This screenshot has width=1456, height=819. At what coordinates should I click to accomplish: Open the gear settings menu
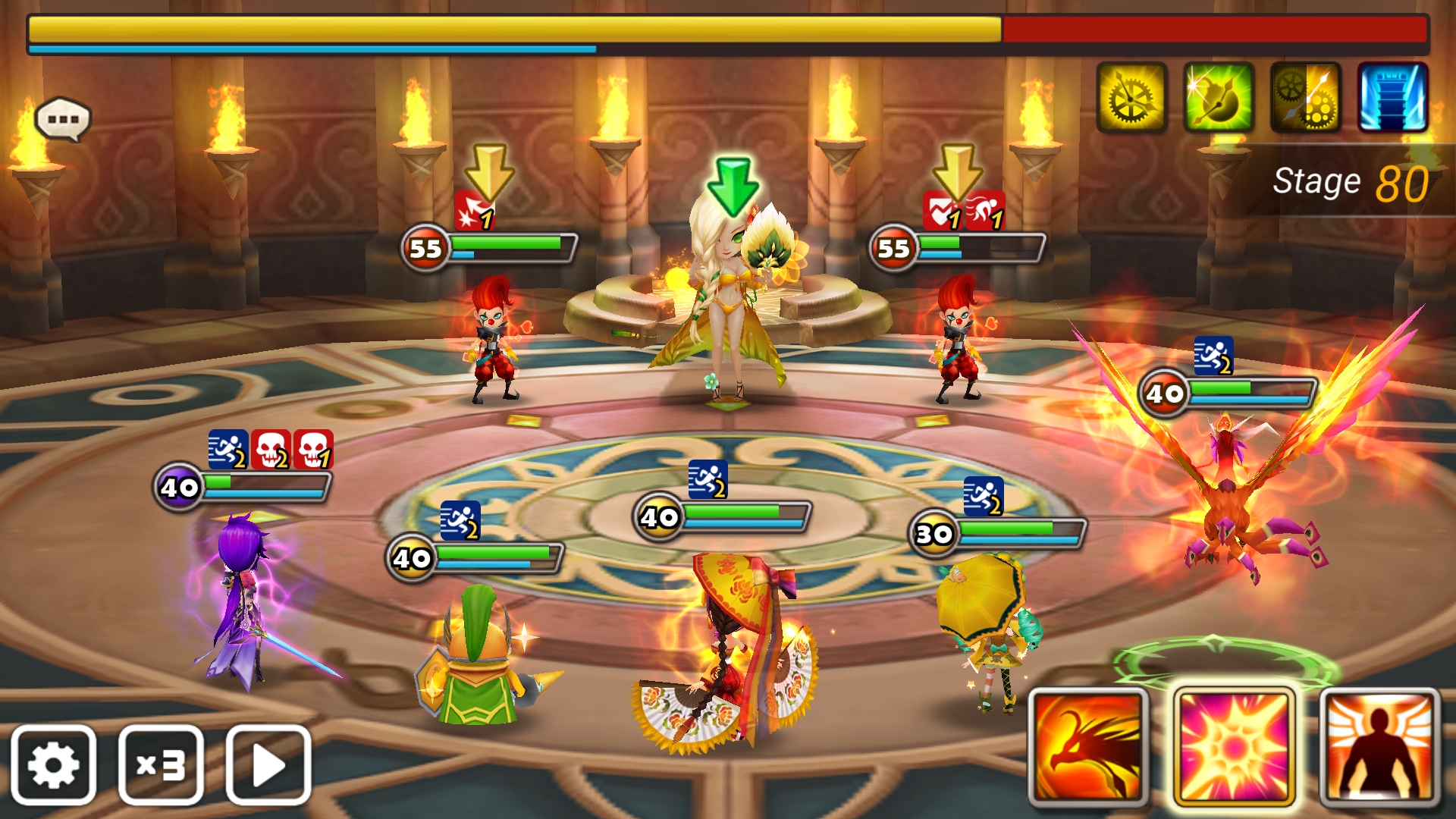53,764
